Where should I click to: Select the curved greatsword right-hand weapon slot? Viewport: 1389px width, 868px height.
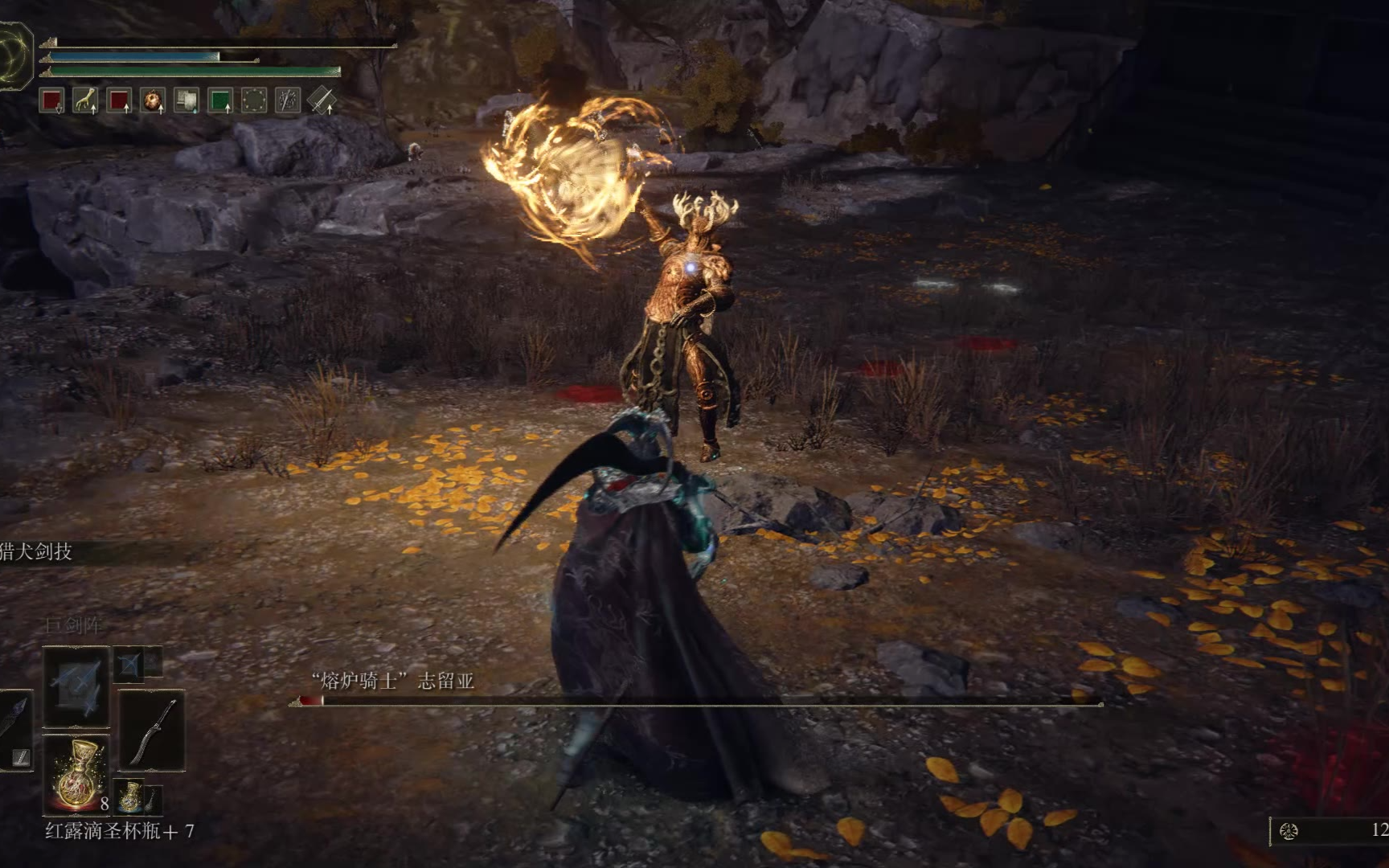153,731
